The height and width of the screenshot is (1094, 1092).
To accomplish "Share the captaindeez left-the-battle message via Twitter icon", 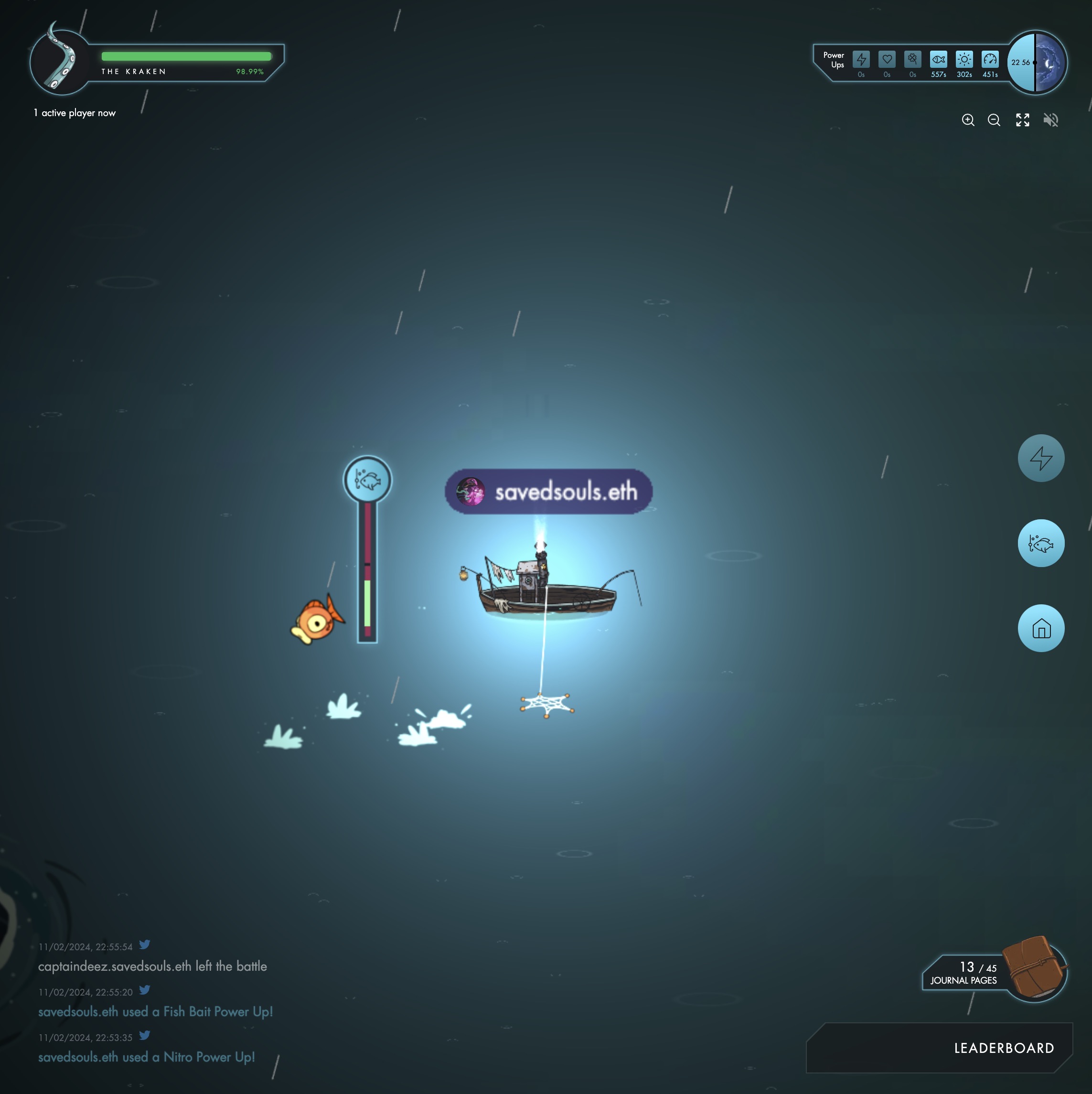I will click(x=145, y=944).
